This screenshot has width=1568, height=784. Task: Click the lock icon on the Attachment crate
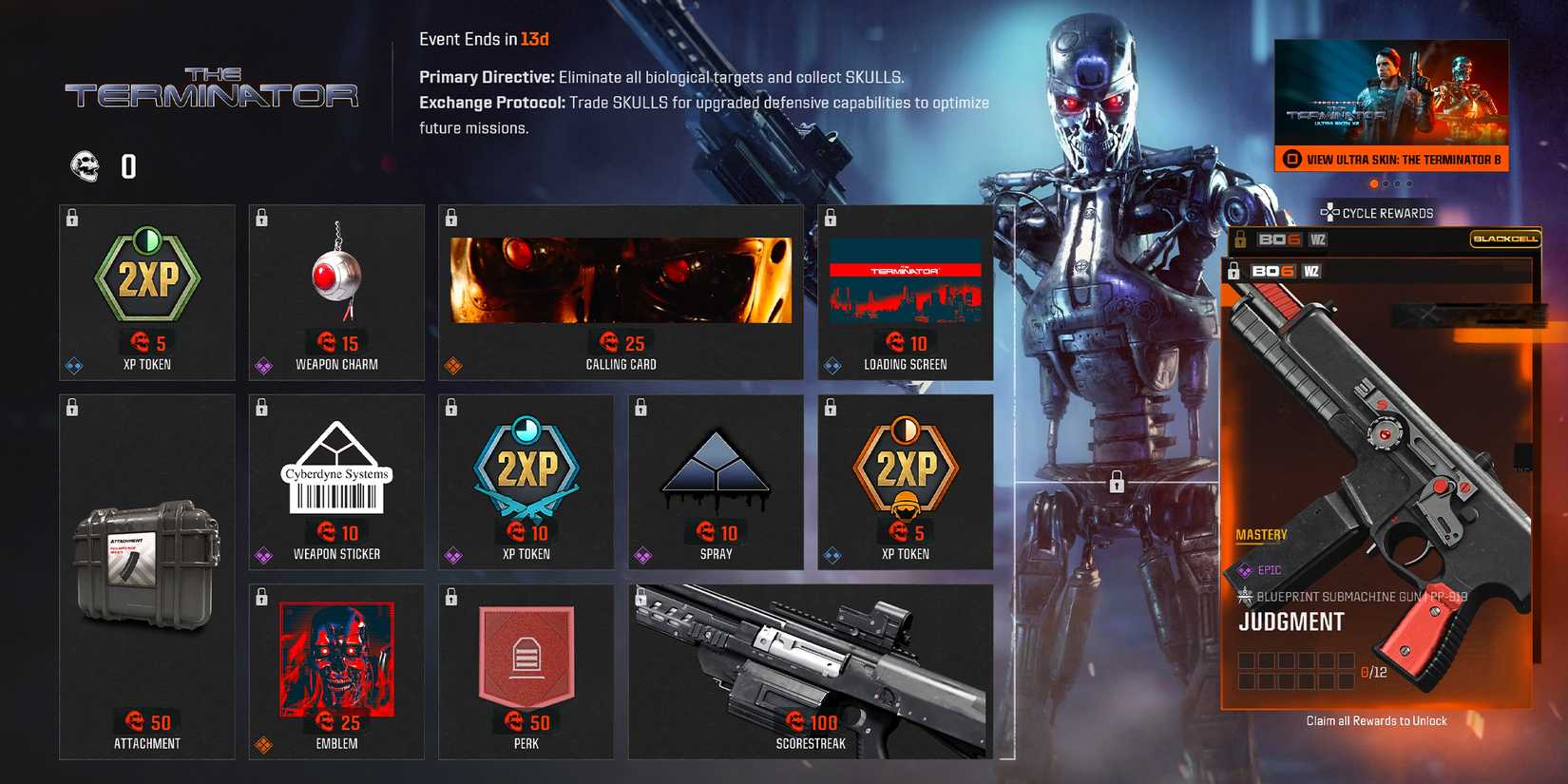click(71, 409)
